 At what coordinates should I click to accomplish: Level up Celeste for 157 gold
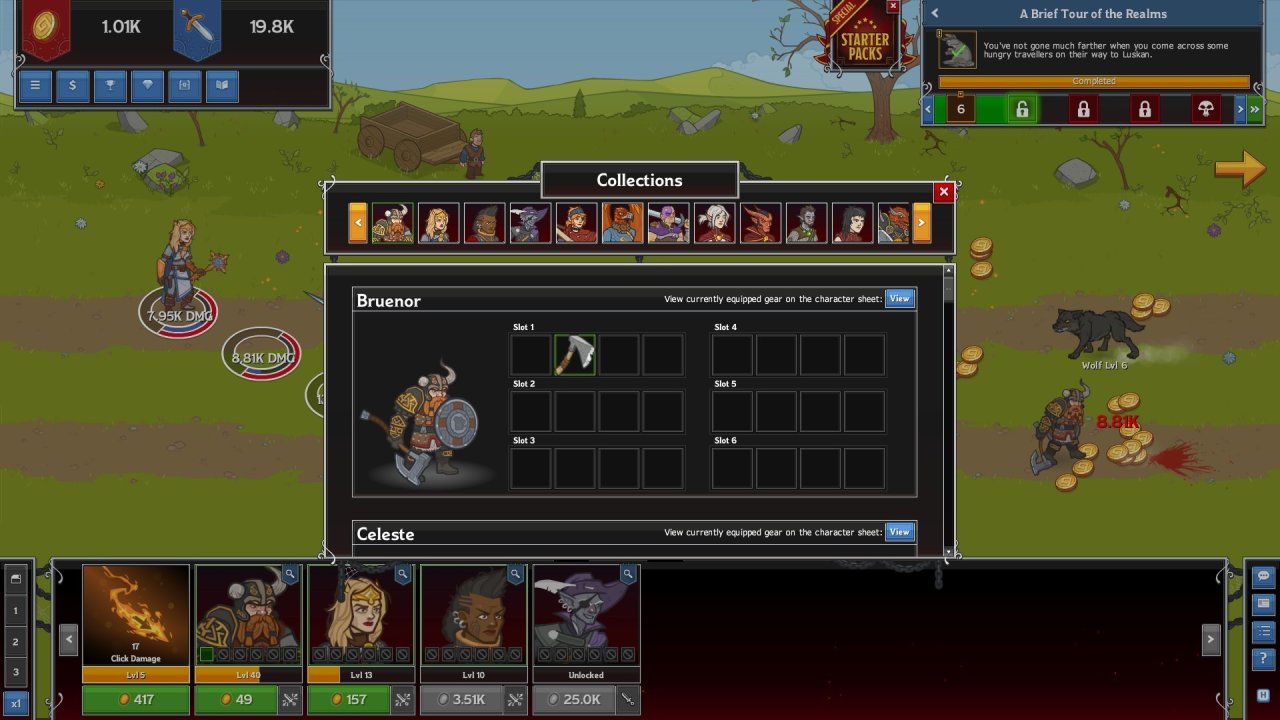(x=348, y=699)
